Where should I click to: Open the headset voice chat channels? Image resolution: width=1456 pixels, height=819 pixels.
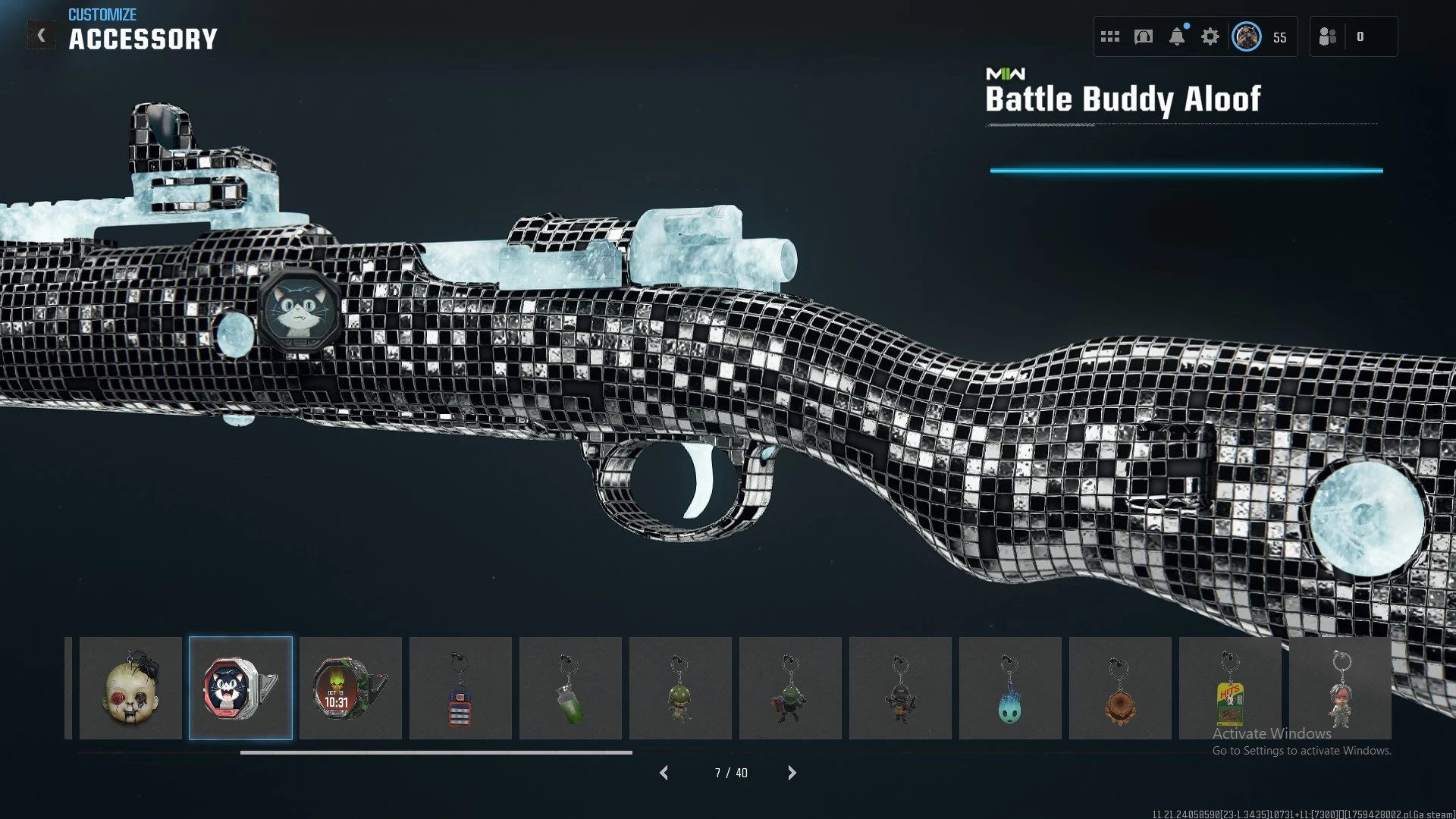pos(1144,36)
